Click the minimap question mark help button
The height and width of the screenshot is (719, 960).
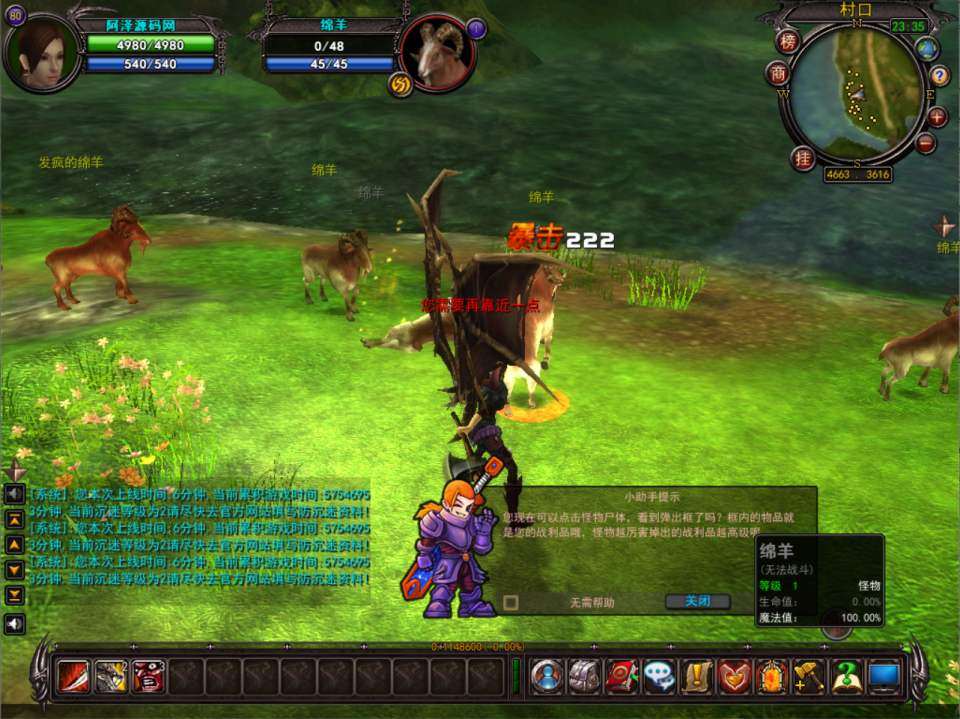[x=939, y=76]
